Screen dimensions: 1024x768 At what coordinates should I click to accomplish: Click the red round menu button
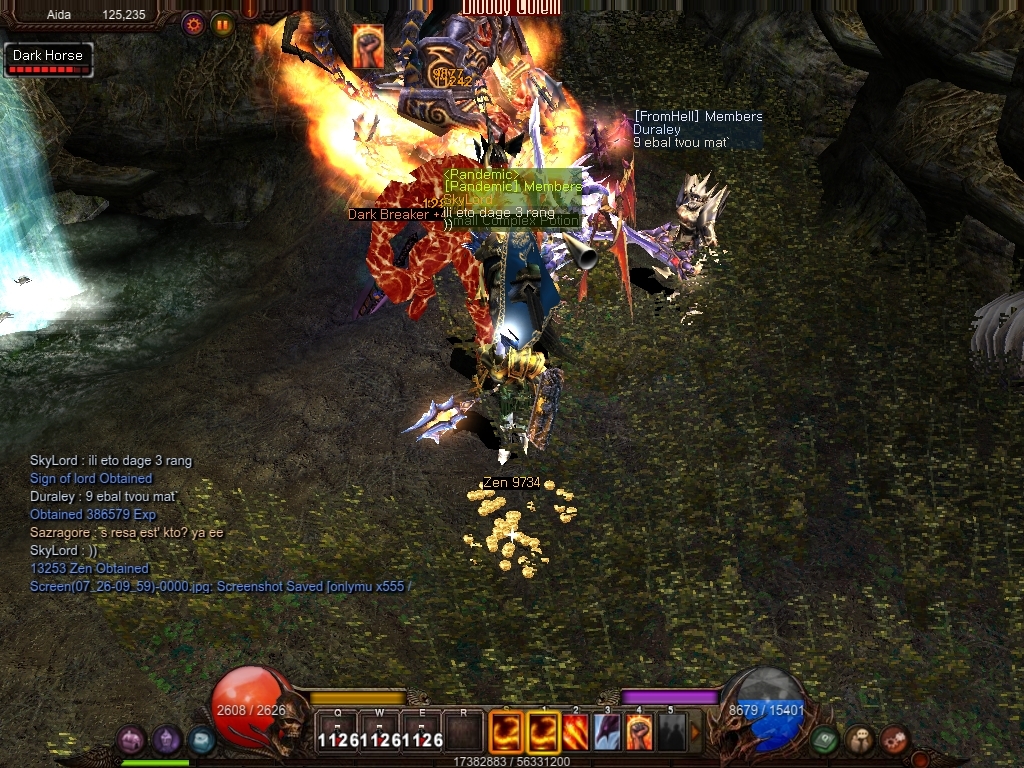[894, 740]
